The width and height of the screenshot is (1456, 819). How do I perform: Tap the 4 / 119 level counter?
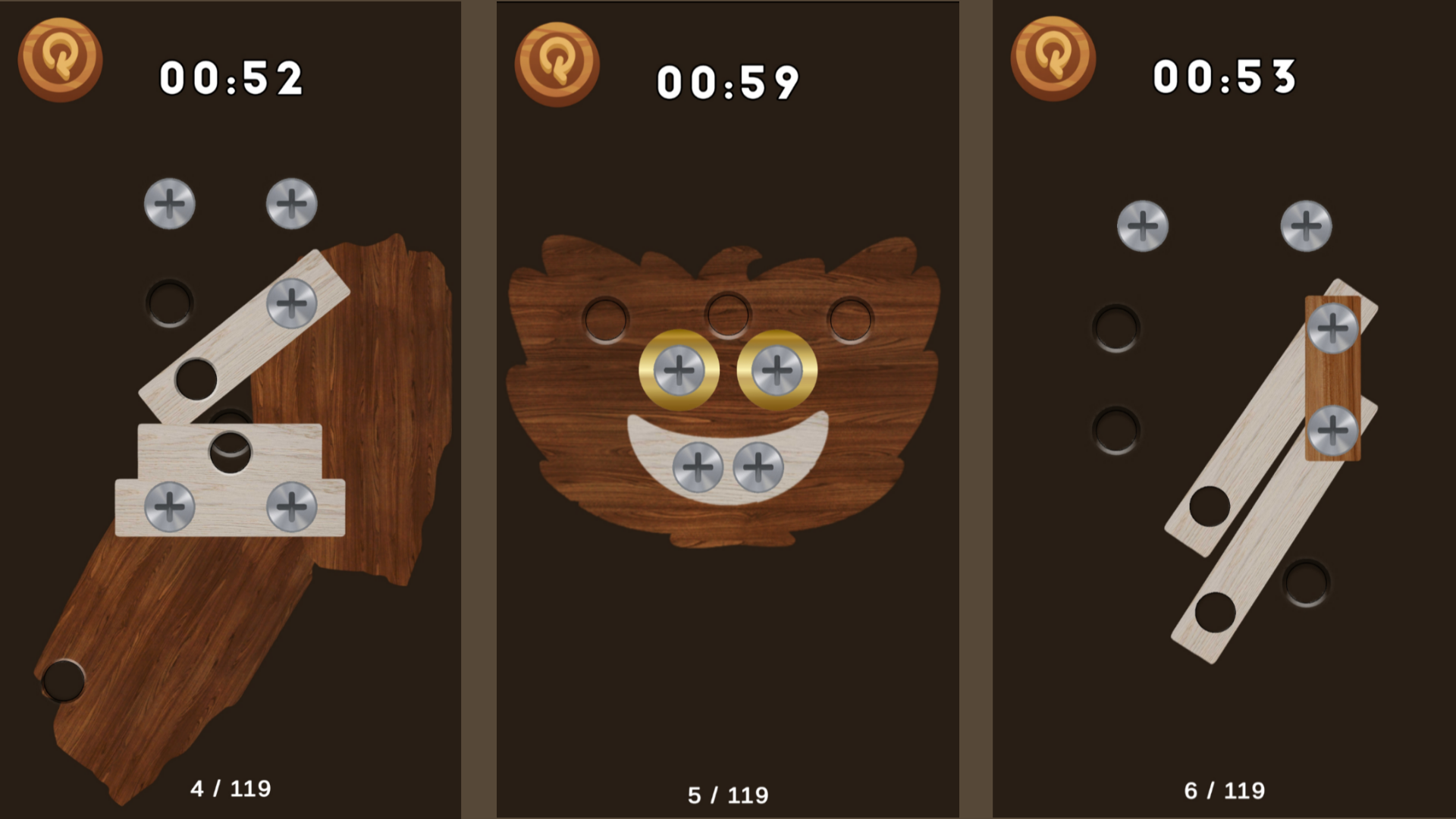231,789
